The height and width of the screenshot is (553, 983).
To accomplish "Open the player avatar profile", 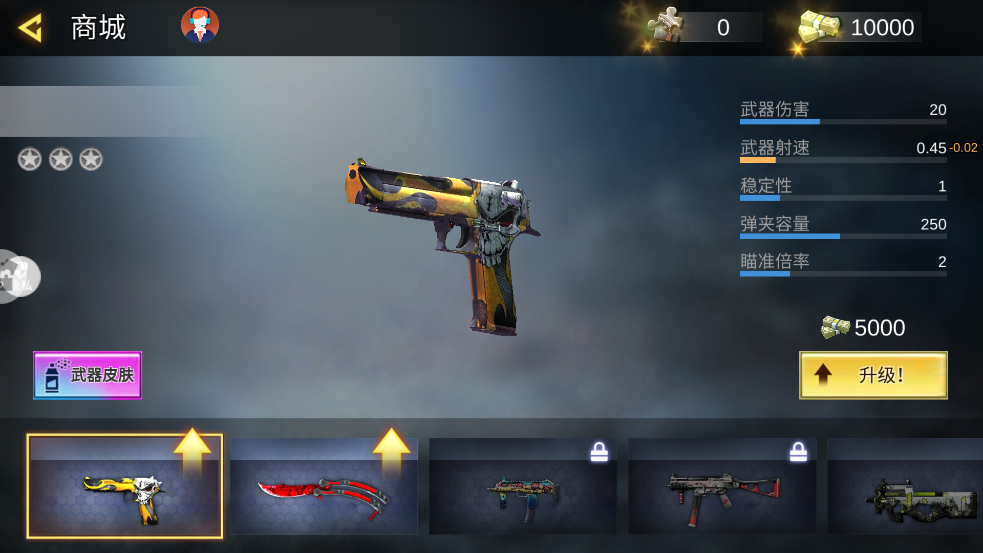I will [x=199, y=25].
